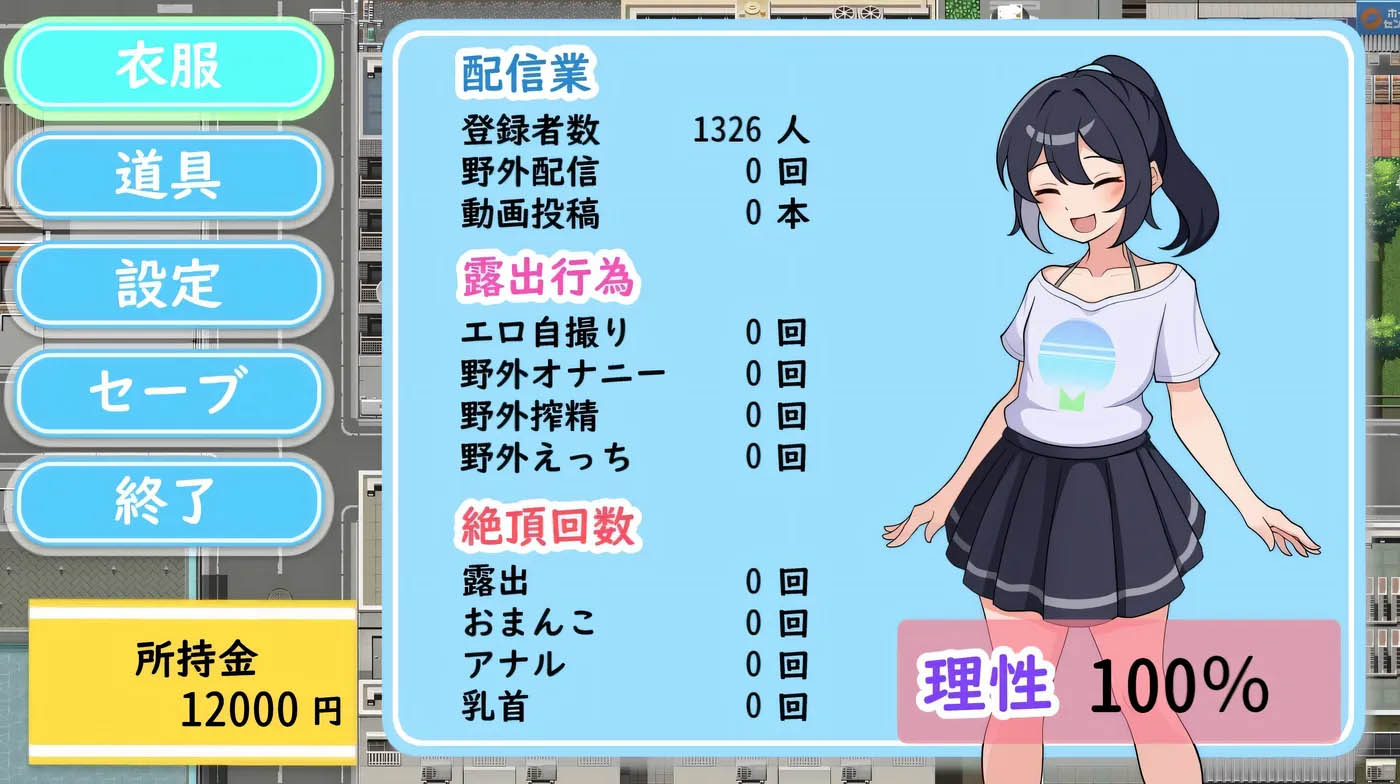Select the 配信業 section header
Screen dimensions: 1400x784
coord(524,72)
